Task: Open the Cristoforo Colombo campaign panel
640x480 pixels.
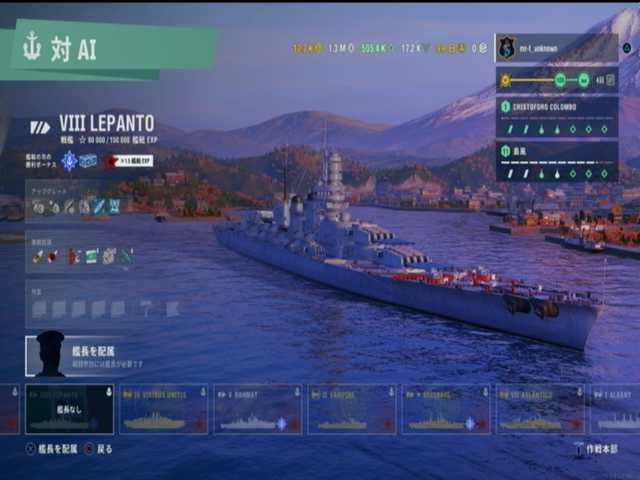Action: point(556,117)
